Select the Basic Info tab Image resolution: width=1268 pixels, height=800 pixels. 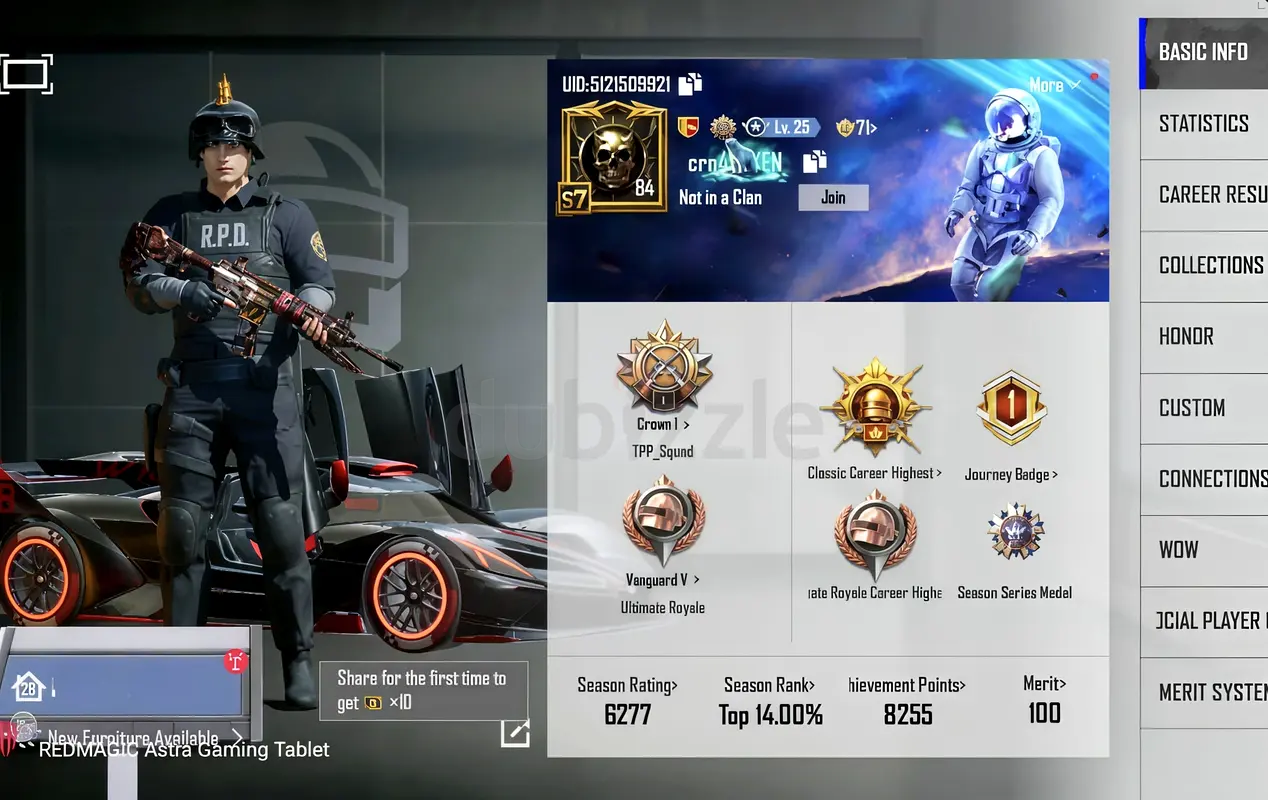(x=1203, y=52)
